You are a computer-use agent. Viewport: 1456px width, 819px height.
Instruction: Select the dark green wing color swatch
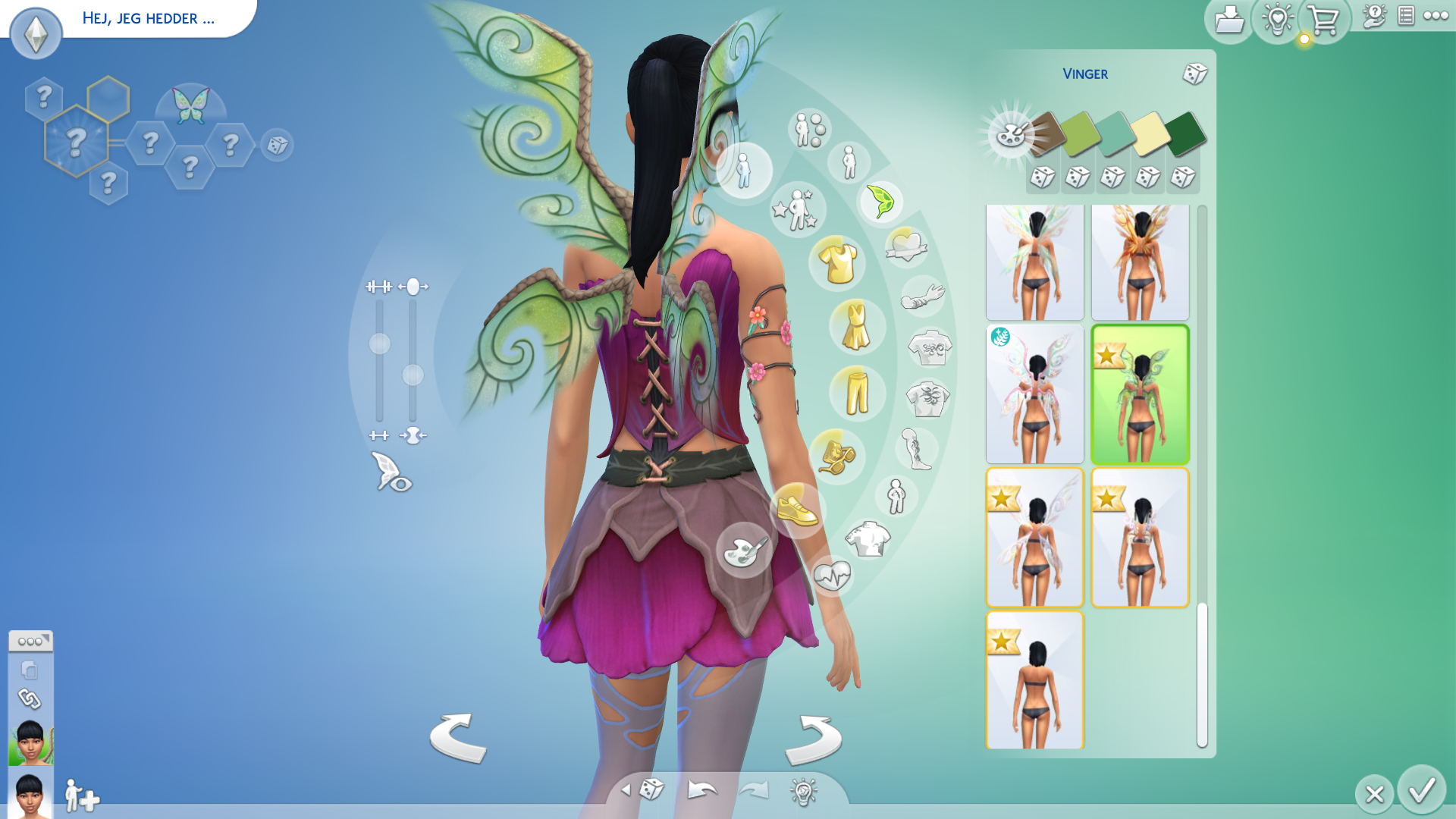pos(1185,133)
